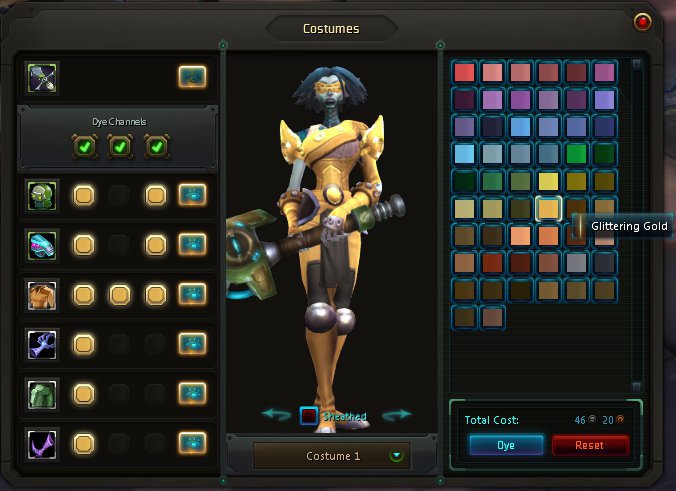
Task: Select the green leg armor slot
Action: coord(43,393)
